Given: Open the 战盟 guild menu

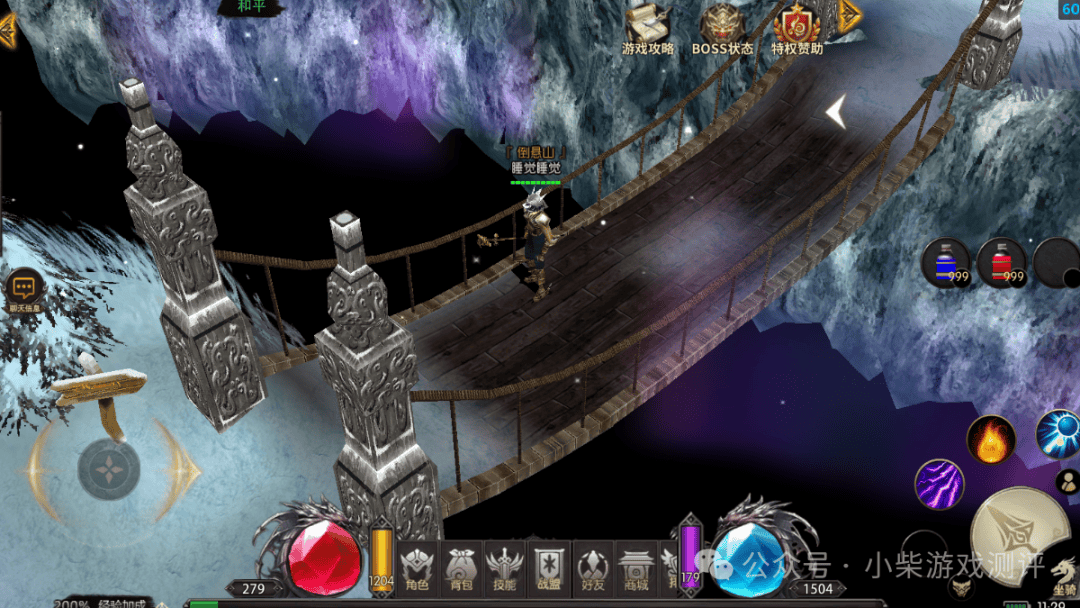Looking at the screenshot, I should 549,569.
